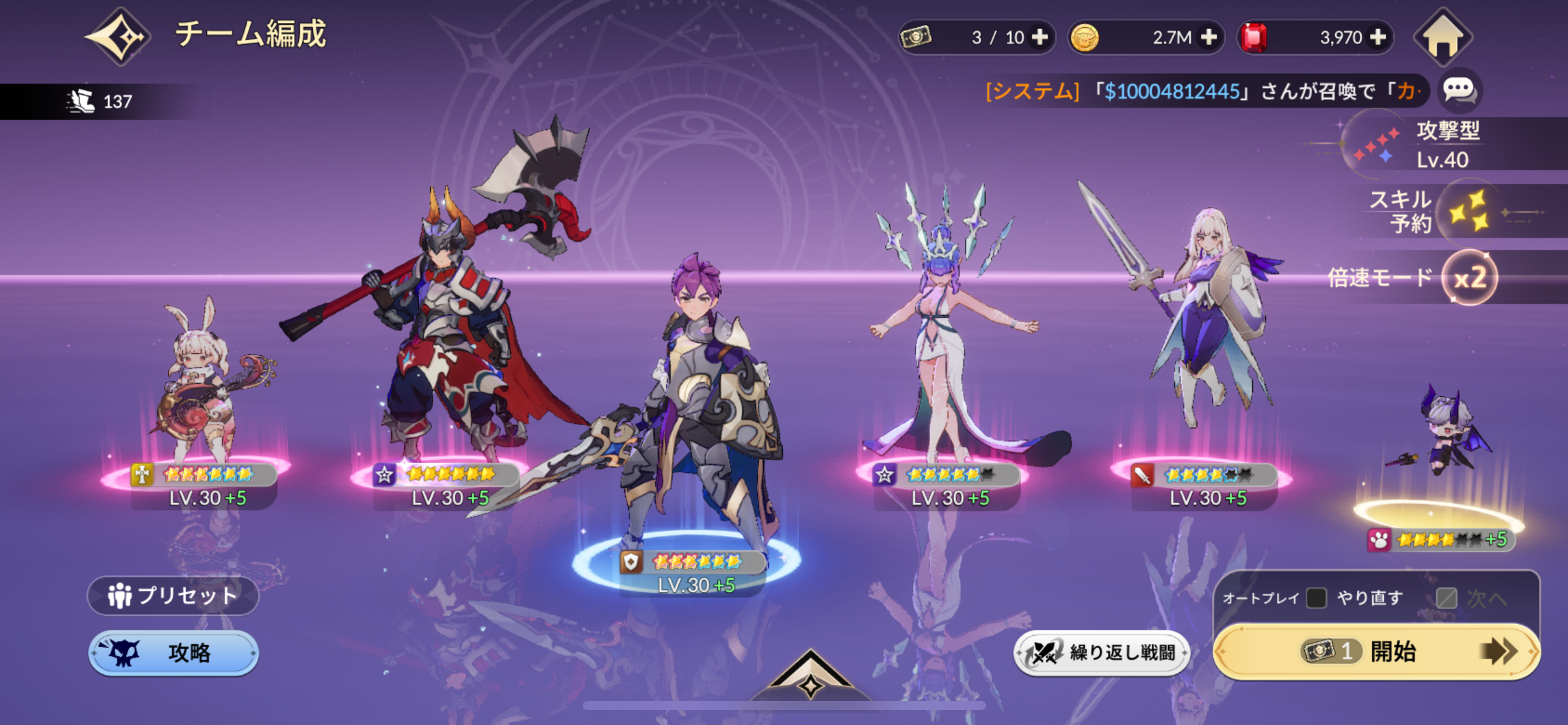Open the 攻略 strategy guide
This screenshot has width=1568, height=725.
(173, 652)
